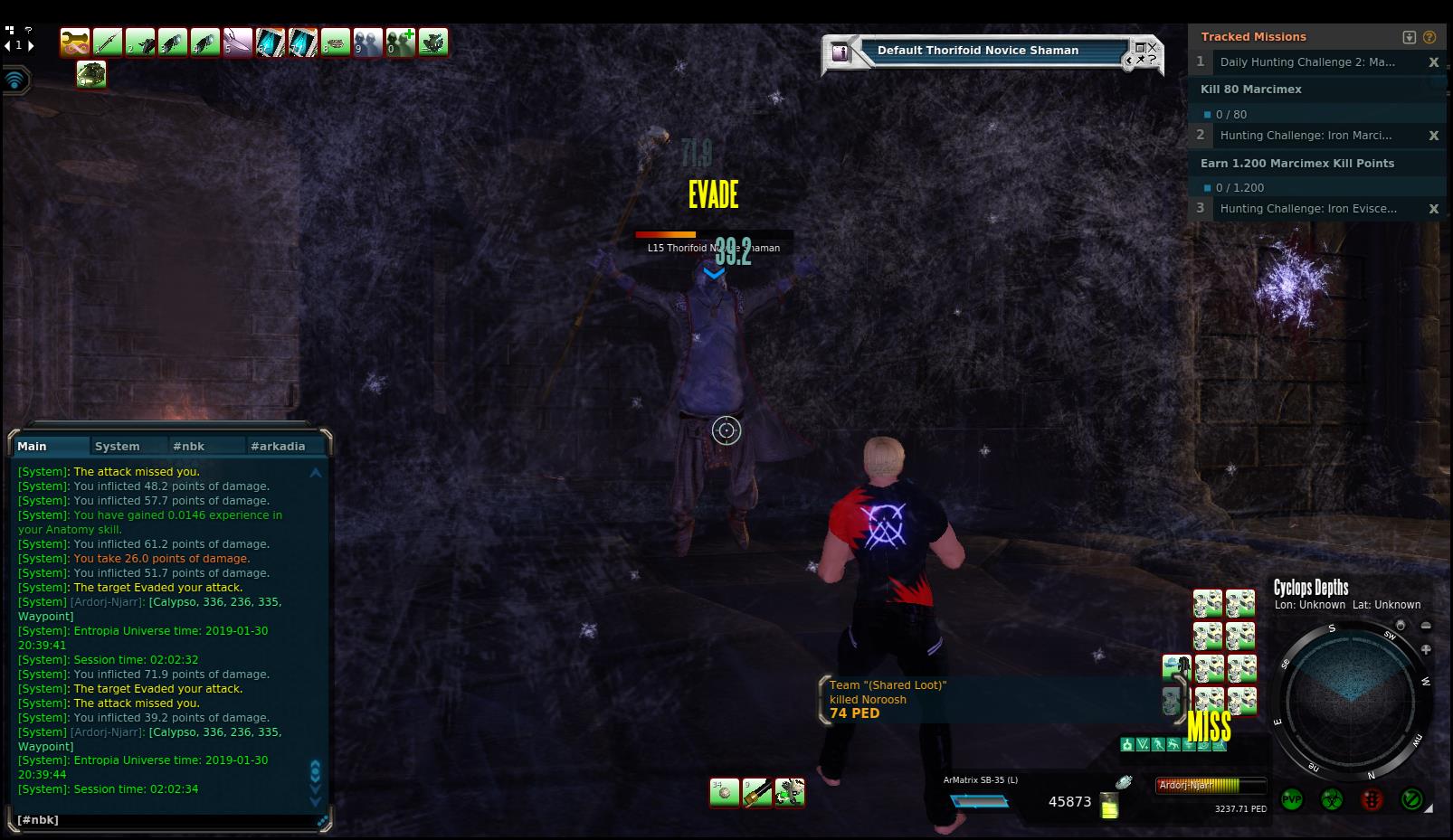Viewport: 1453px width, 840px height.
Task: Zoom in the radar with the plus button
Action: [x=1426, y=649]
